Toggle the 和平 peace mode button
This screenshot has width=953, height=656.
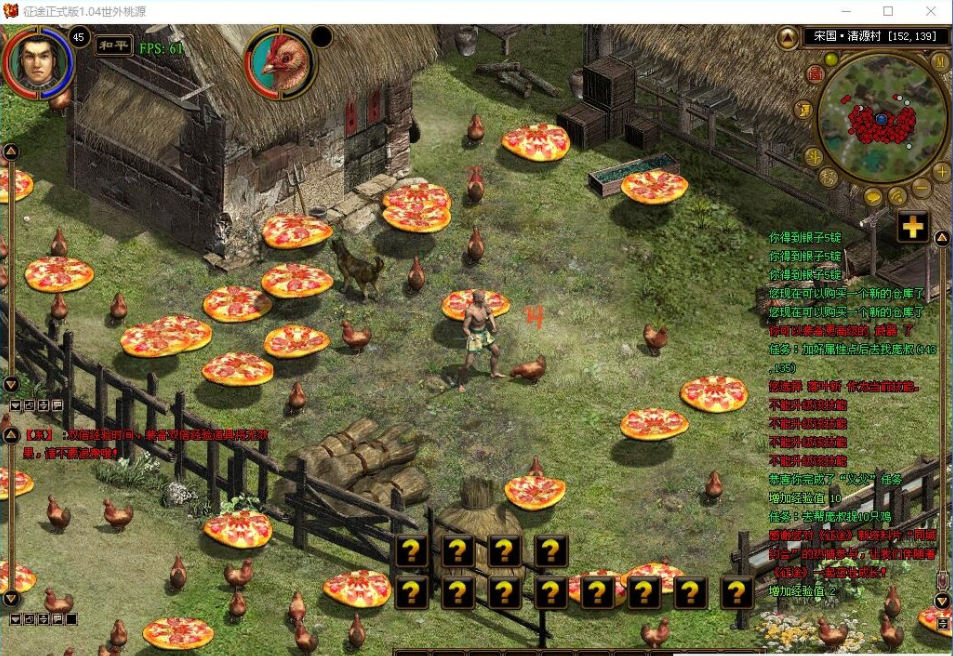click(112, 45)
